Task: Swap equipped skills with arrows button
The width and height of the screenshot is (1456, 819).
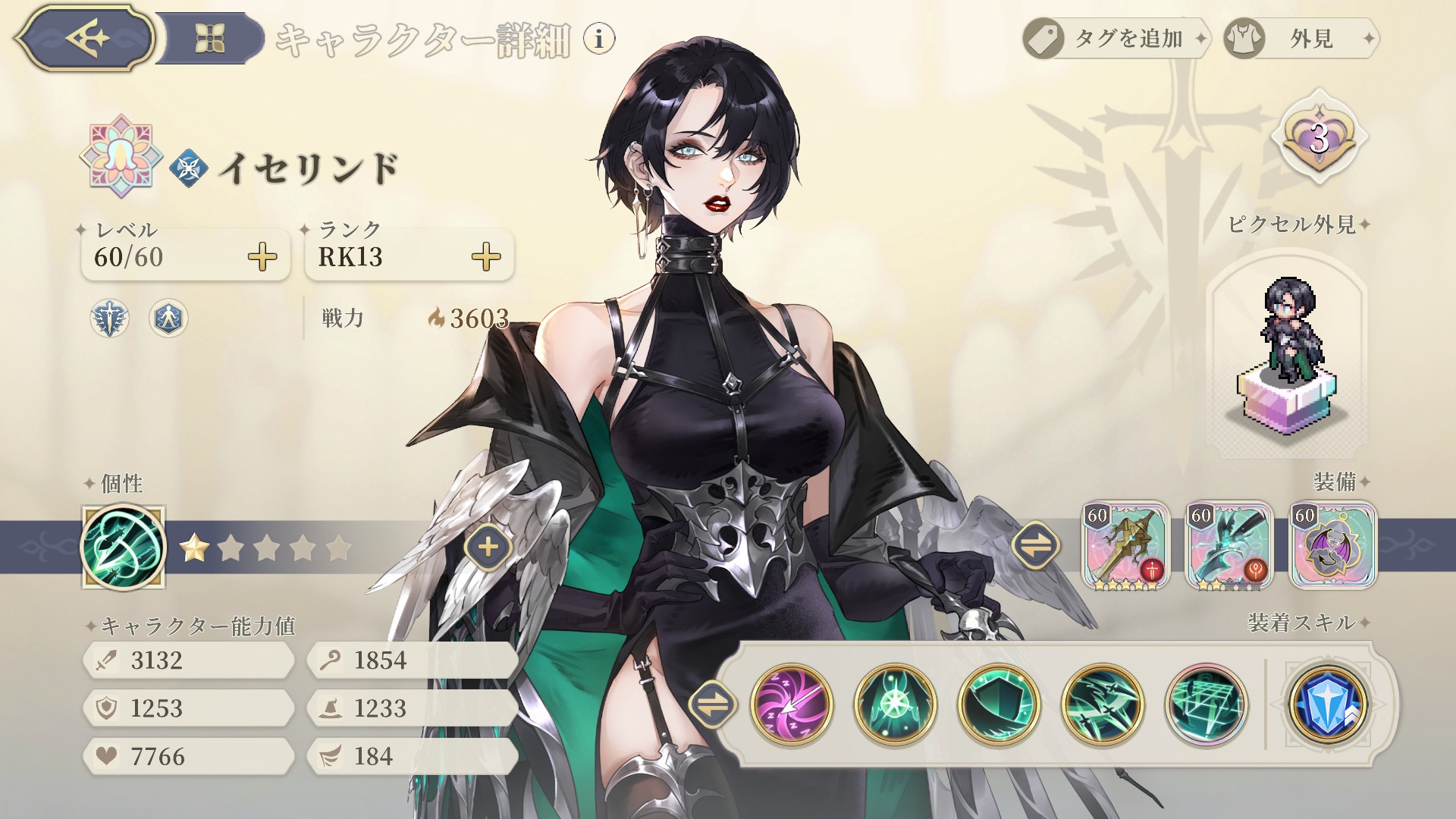Action: (x=712, y=705)
